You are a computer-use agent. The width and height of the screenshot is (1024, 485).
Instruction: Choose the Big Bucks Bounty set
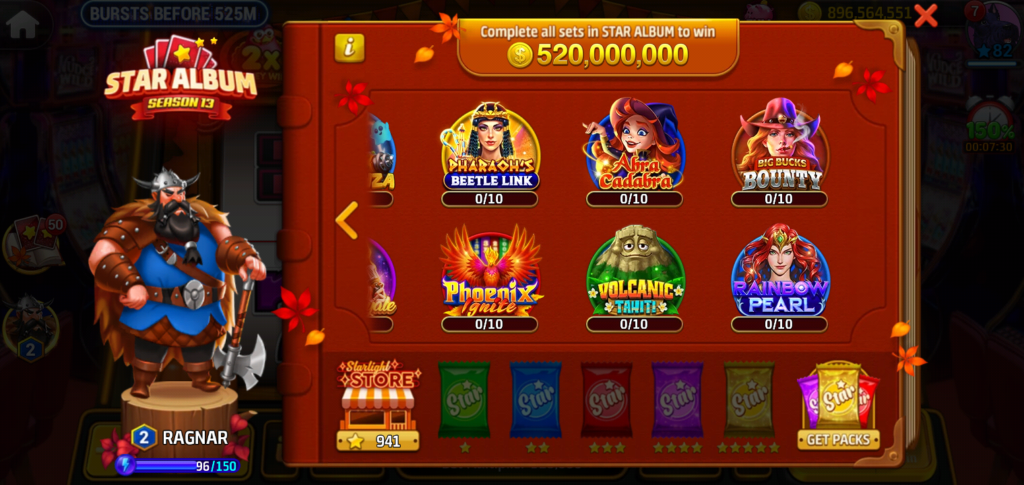pyautogui.click(x=779, y=150)
